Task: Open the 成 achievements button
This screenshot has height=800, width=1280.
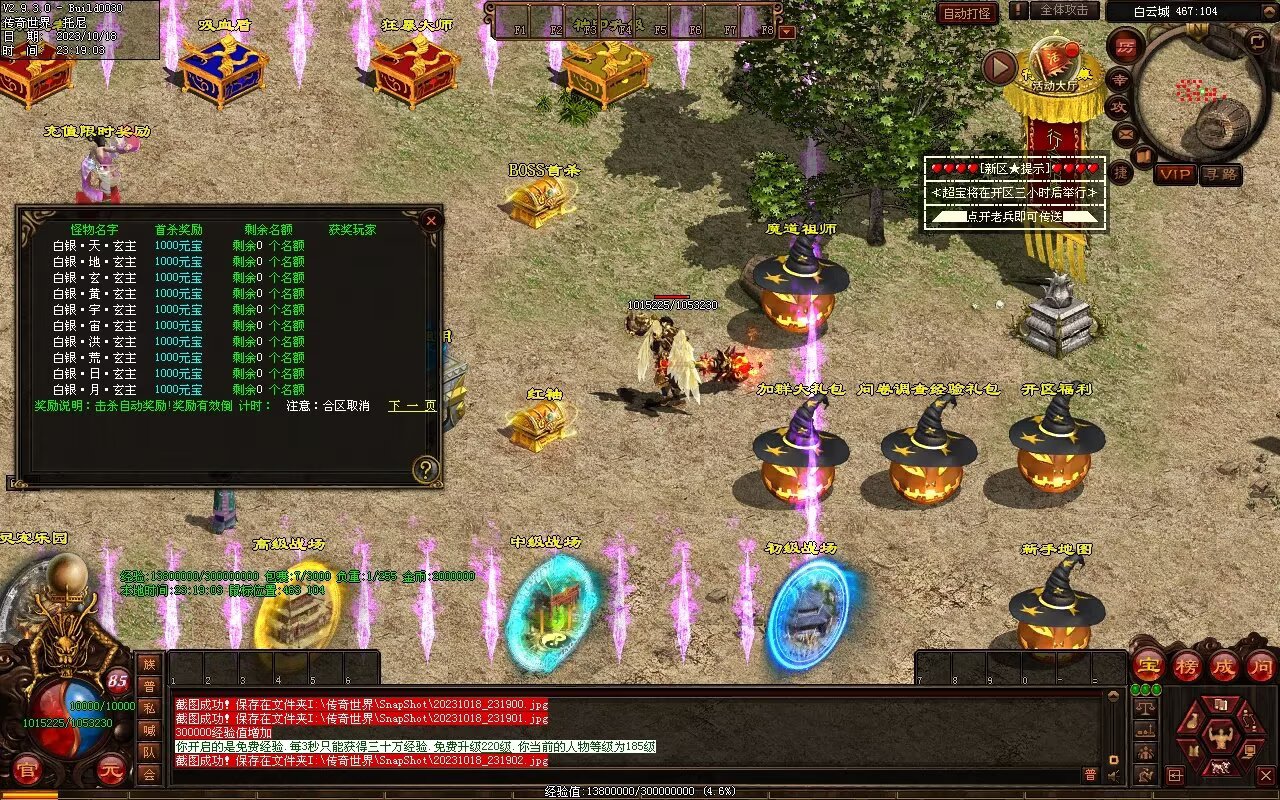Action: (1223, 665)
